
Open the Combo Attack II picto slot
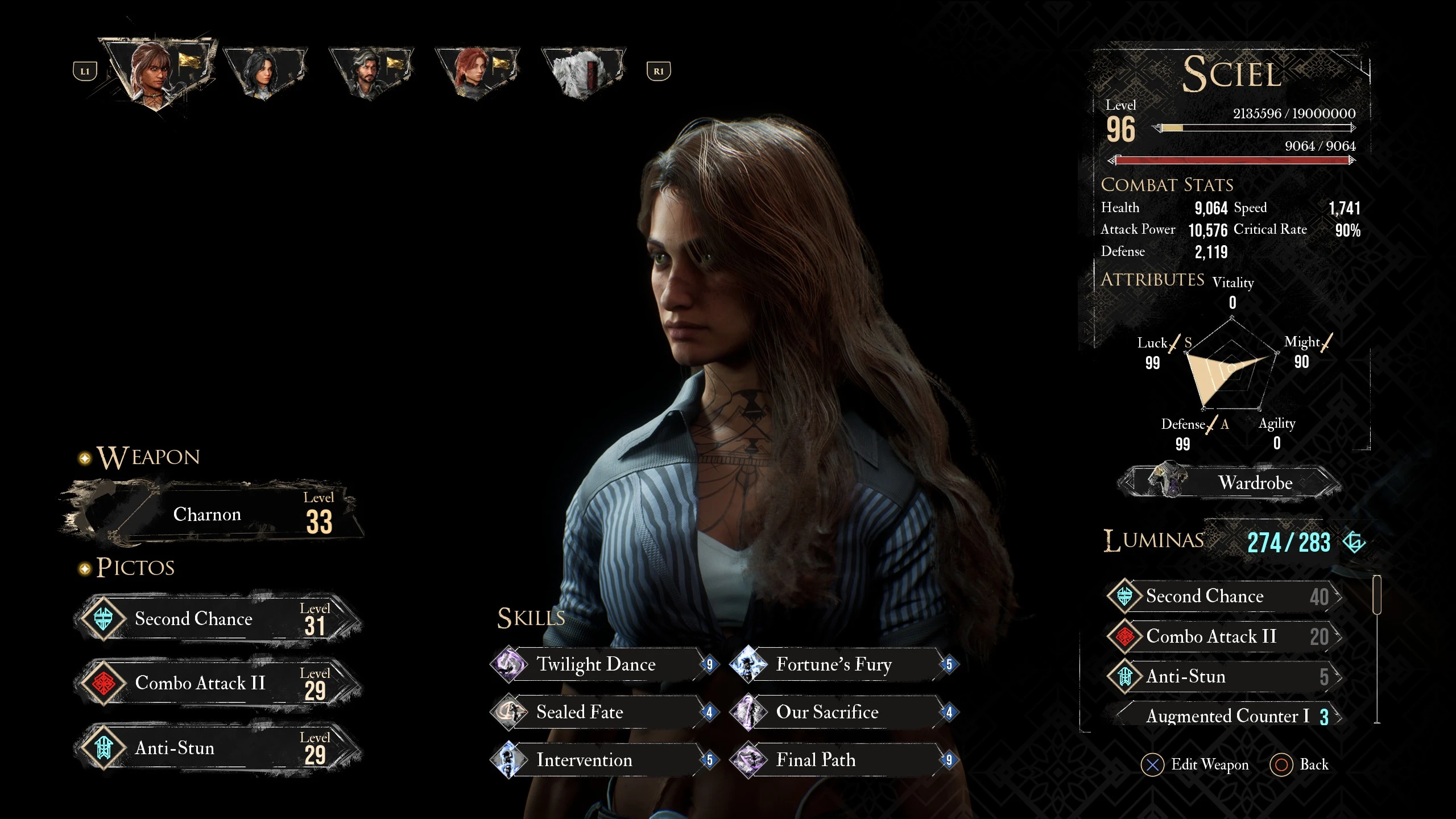[217, 683]
